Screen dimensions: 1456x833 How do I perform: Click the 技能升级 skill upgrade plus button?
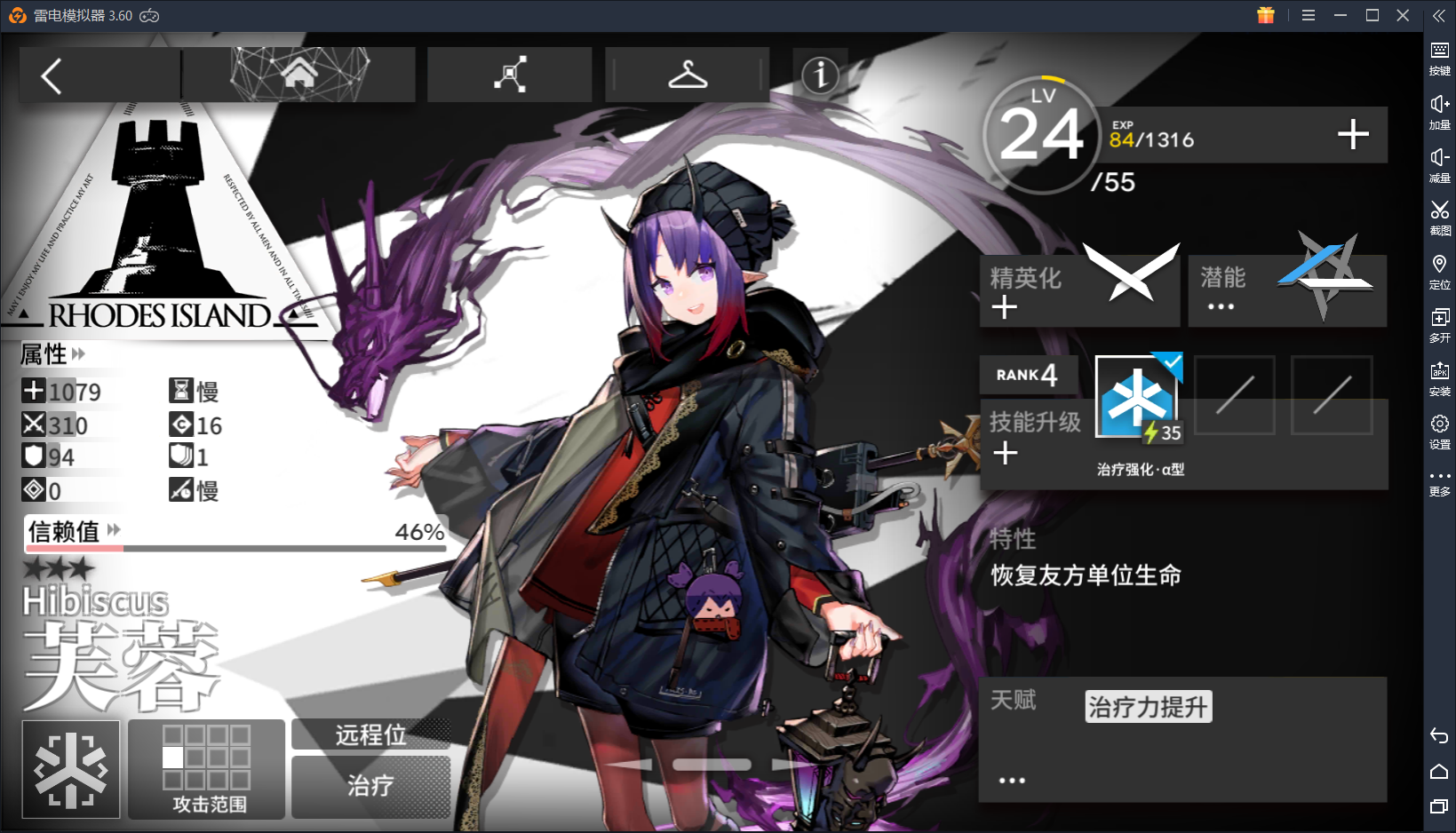(x=1005, y=454)
